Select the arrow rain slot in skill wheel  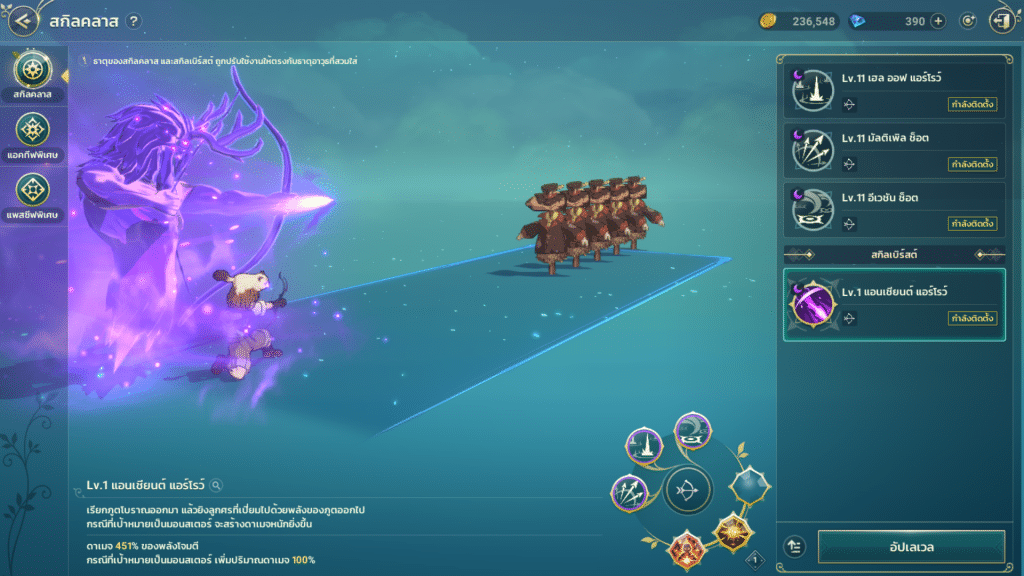pyautogui.click(x=645, y=446)
